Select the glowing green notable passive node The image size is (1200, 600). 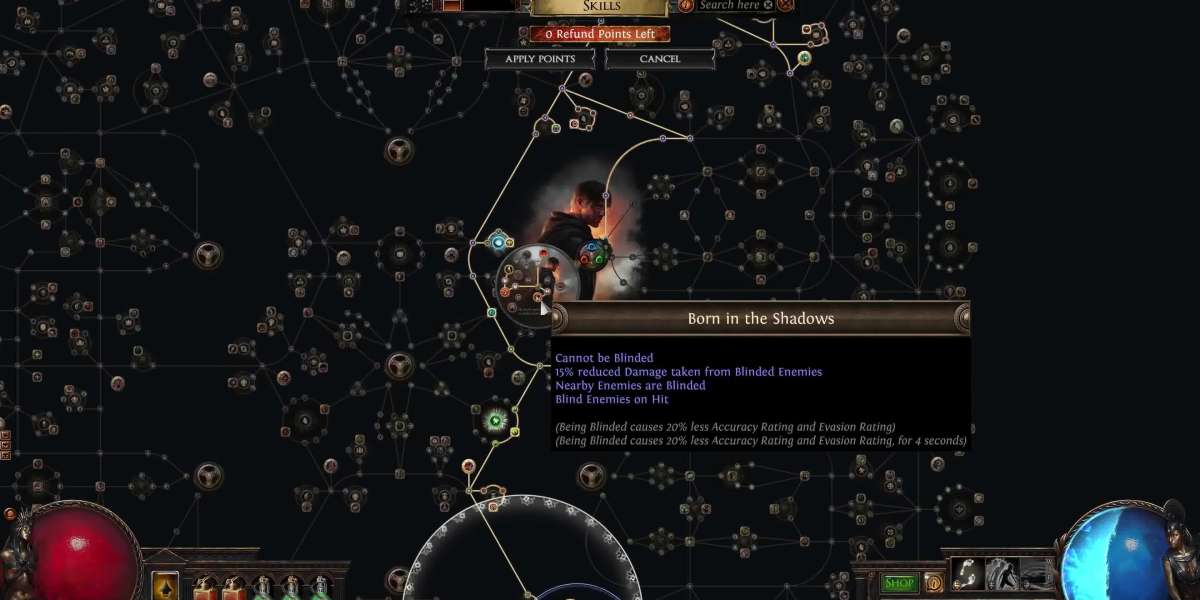(495, 420)
